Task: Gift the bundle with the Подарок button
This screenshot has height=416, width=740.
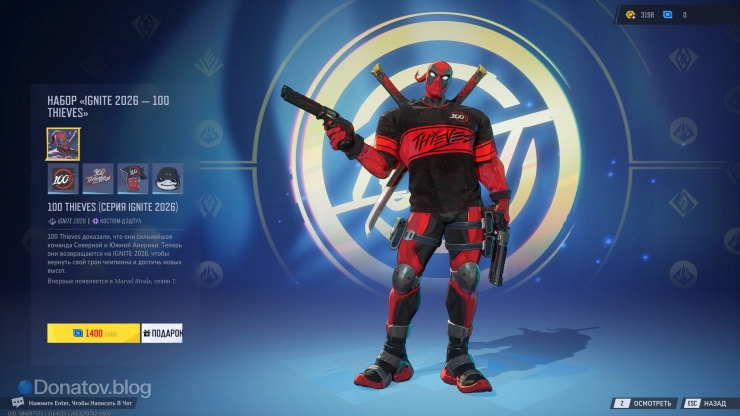Action: [162, 333]
